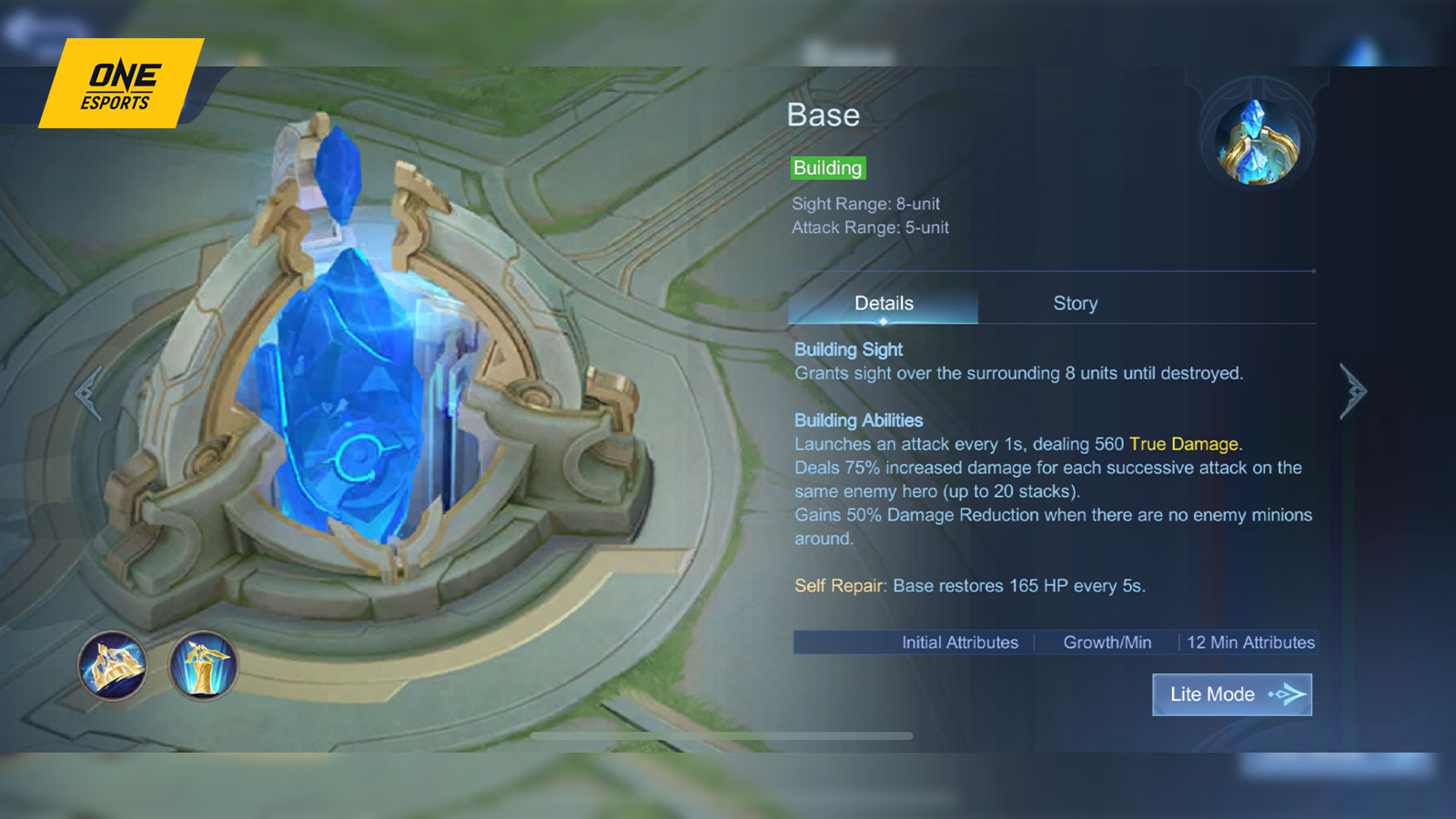
Task: Open Growth/Min attribute view
Action: tap(1107, 642)
